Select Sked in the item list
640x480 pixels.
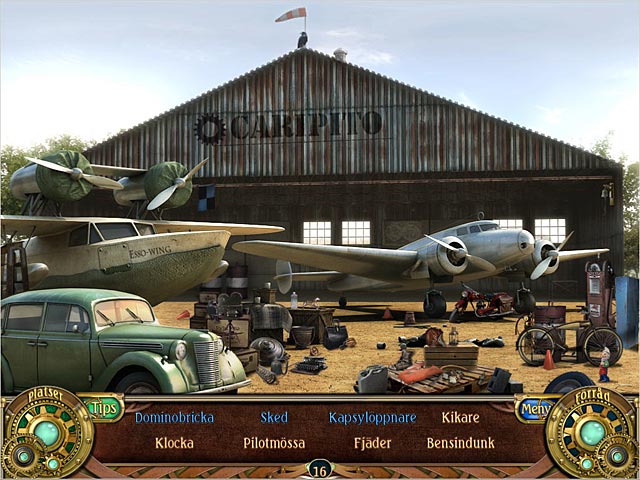pos(273,417)
